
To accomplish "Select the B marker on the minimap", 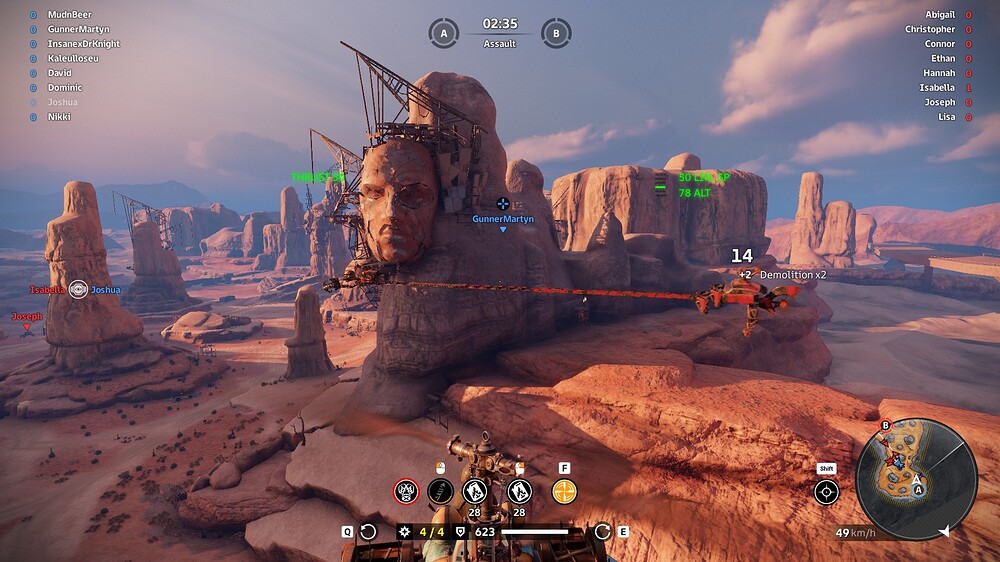I will [x=885, y=425].
